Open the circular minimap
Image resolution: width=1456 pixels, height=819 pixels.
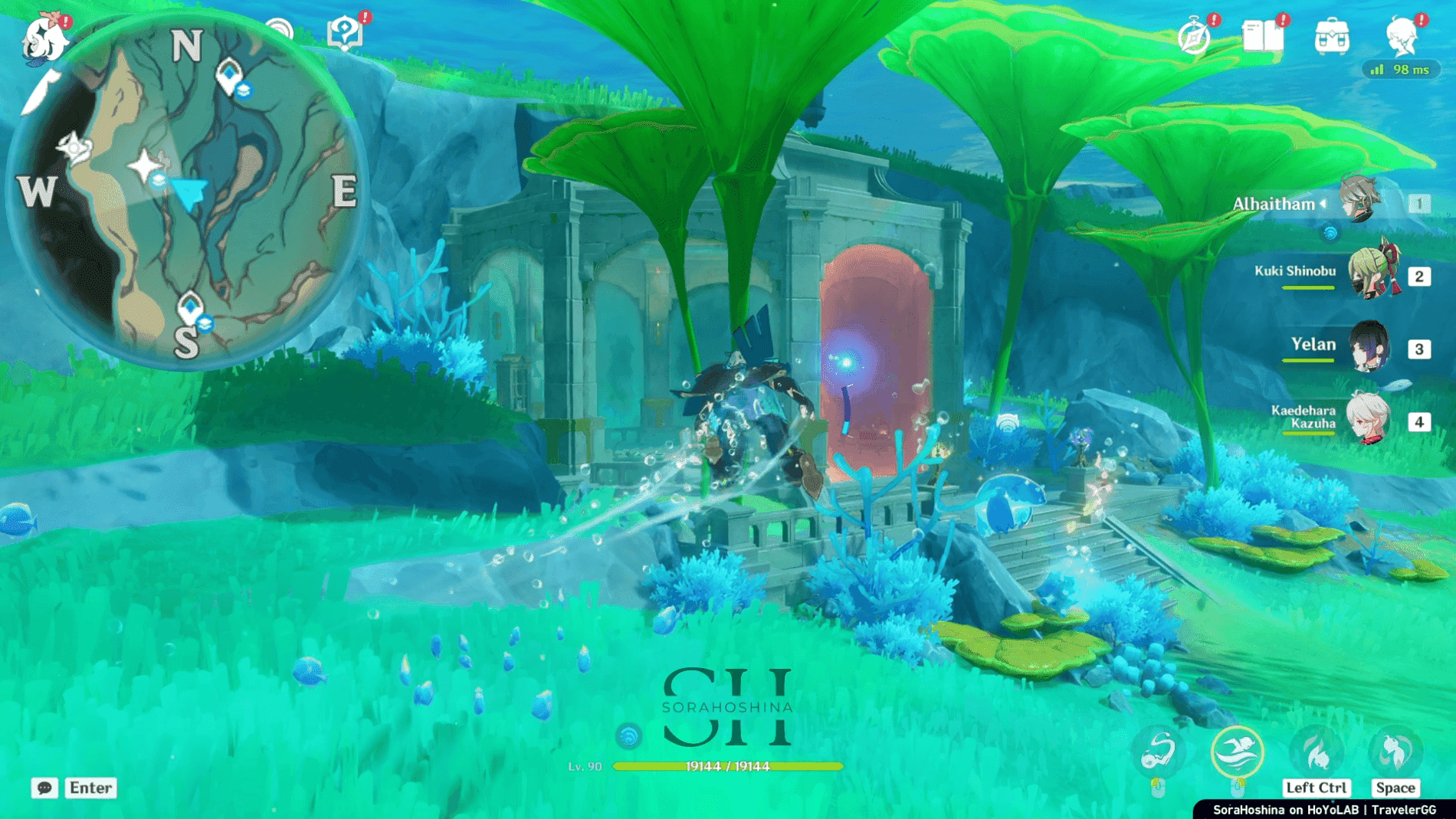[188, 192]
